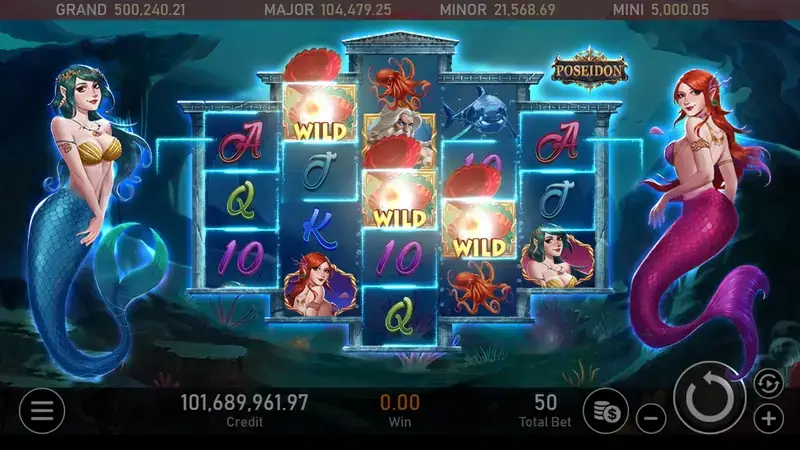
Task: Decrease the total bet with minus button
Action: pos(651,417)
